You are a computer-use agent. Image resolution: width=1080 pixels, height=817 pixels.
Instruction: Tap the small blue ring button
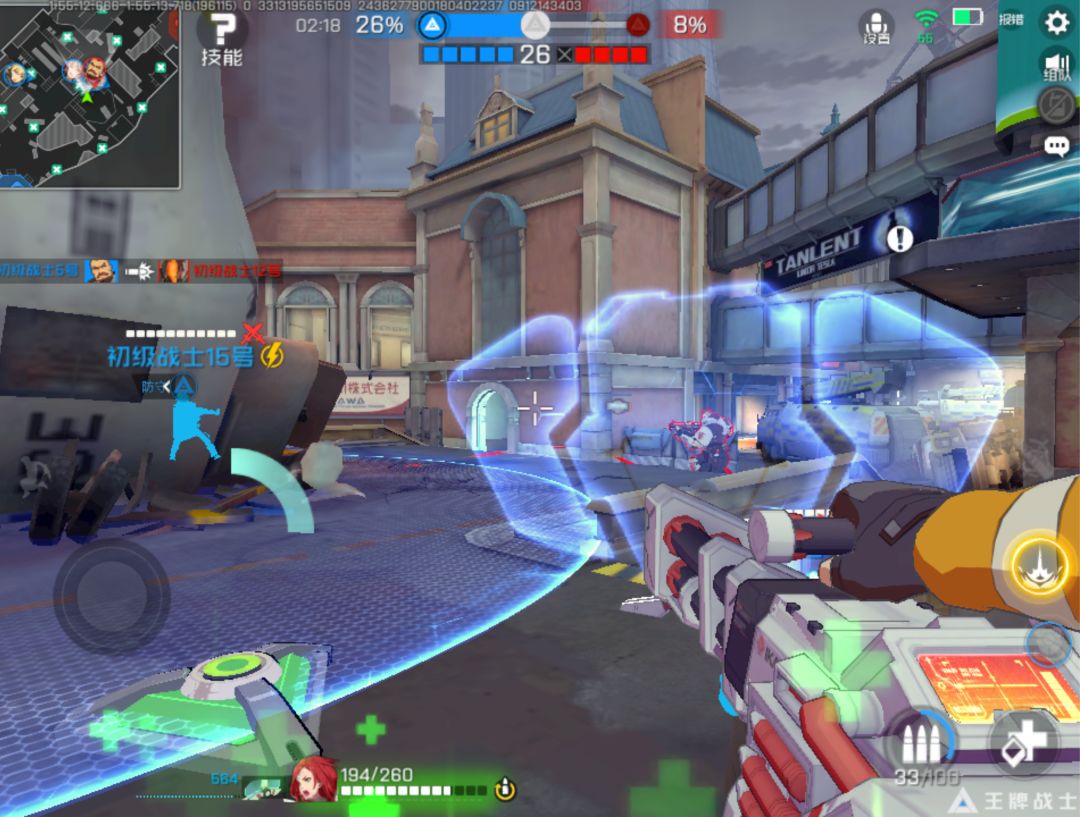pyautogui.click(x=1048, y=645)
